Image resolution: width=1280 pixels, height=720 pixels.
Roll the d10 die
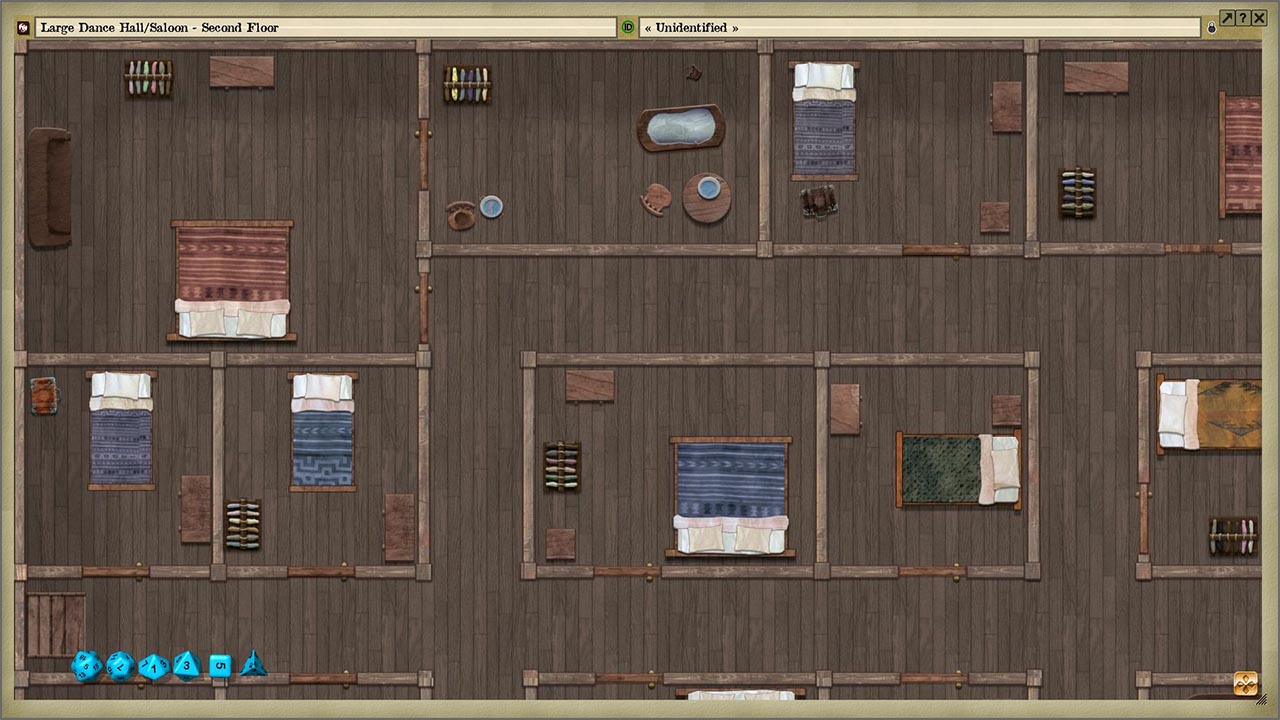(x=153, y=668)
